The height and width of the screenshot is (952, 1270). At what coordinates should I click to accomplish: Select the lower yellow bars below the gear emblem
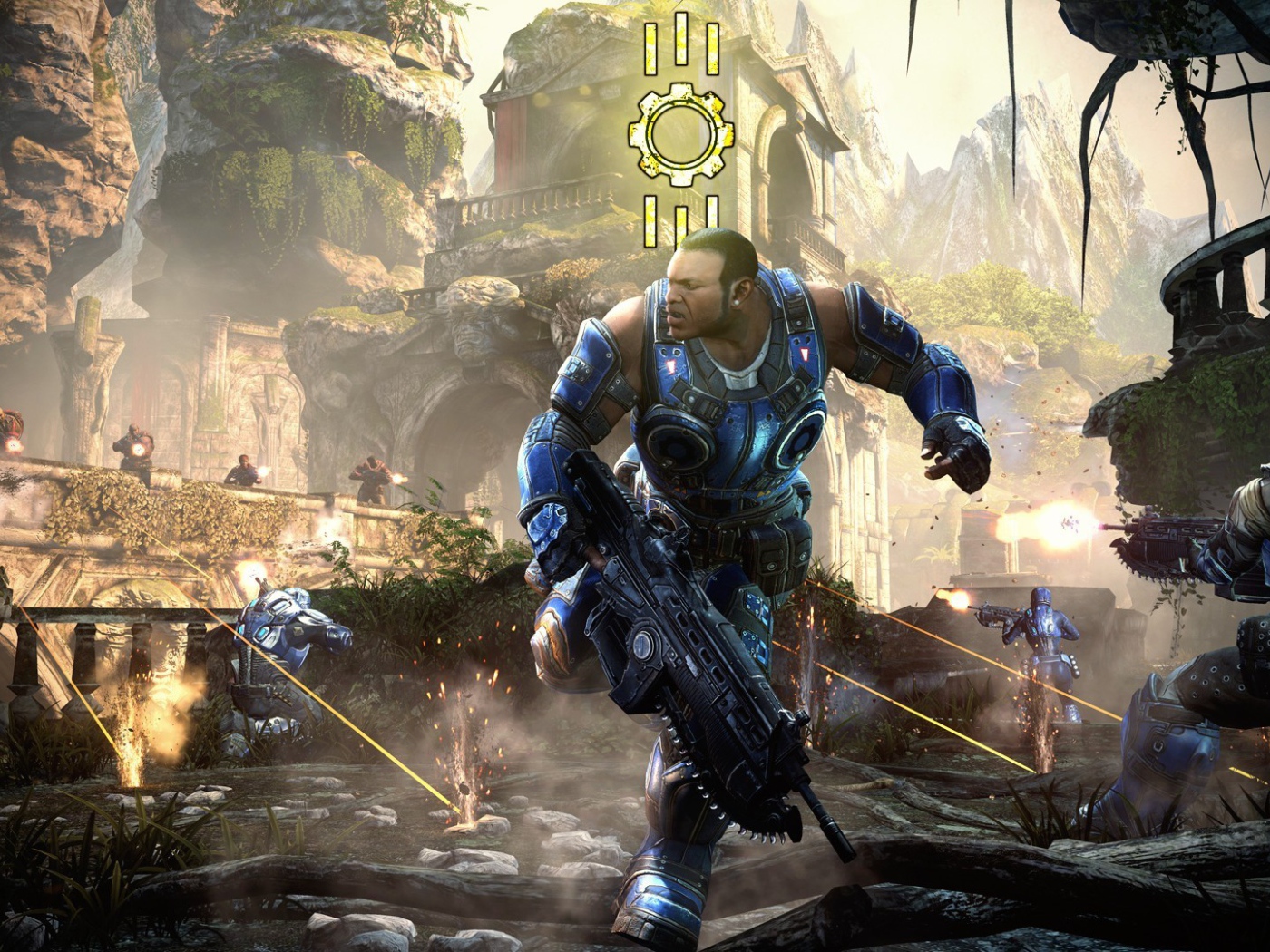[679, 216]
